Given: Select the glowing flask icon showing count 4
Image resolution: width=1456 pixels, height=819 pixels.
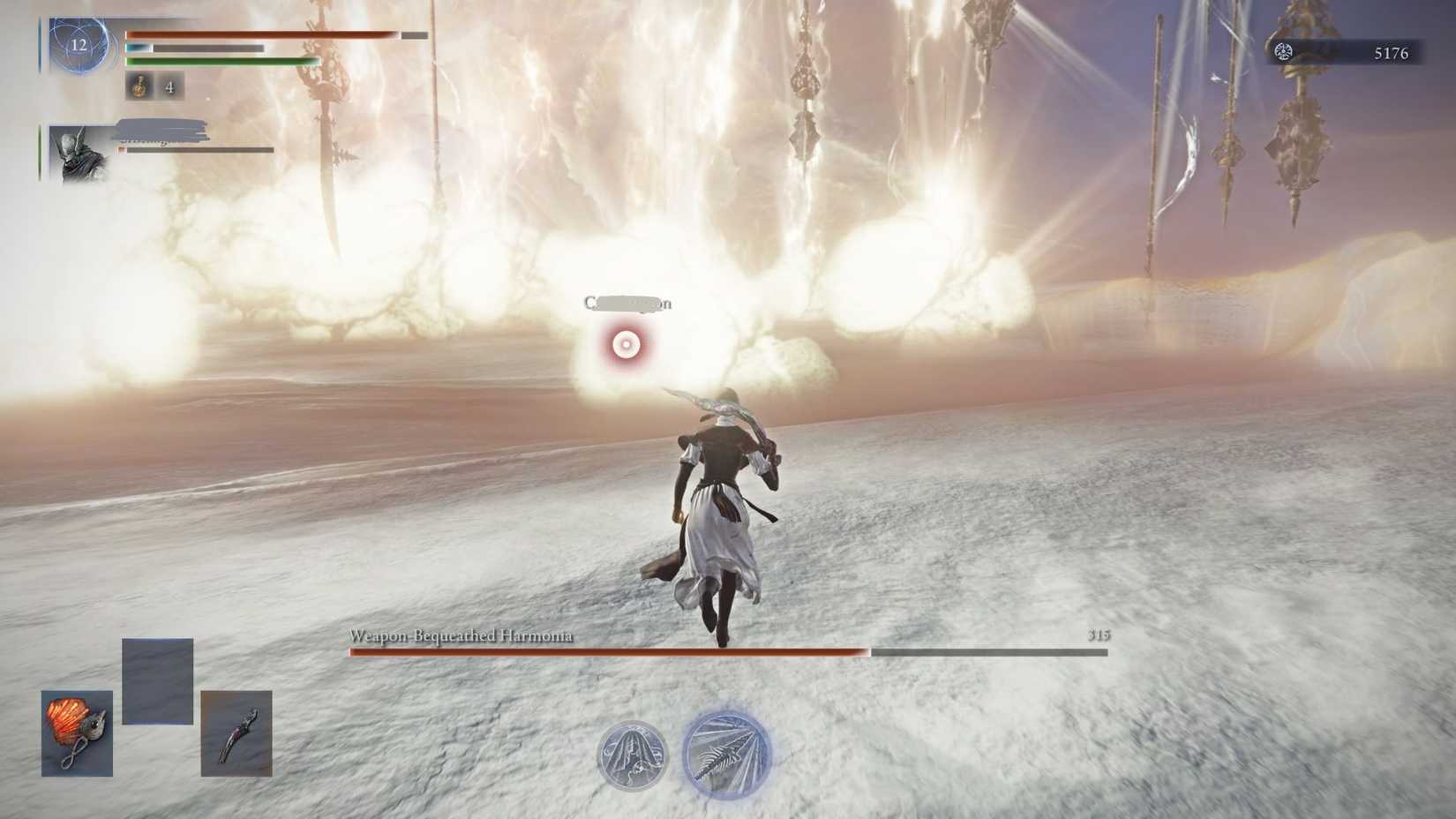Looking at the screenshot, I should tap(139, 88).
